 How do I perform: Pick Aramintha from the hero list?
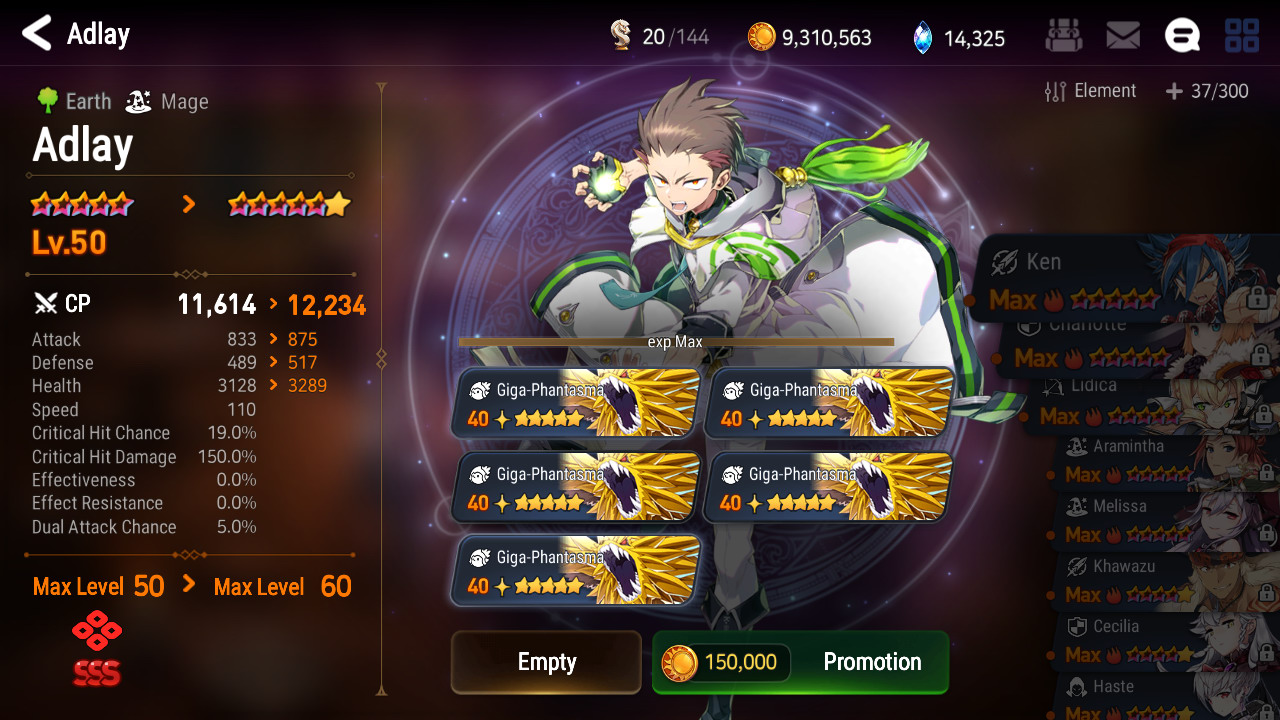coord(1160,461)
